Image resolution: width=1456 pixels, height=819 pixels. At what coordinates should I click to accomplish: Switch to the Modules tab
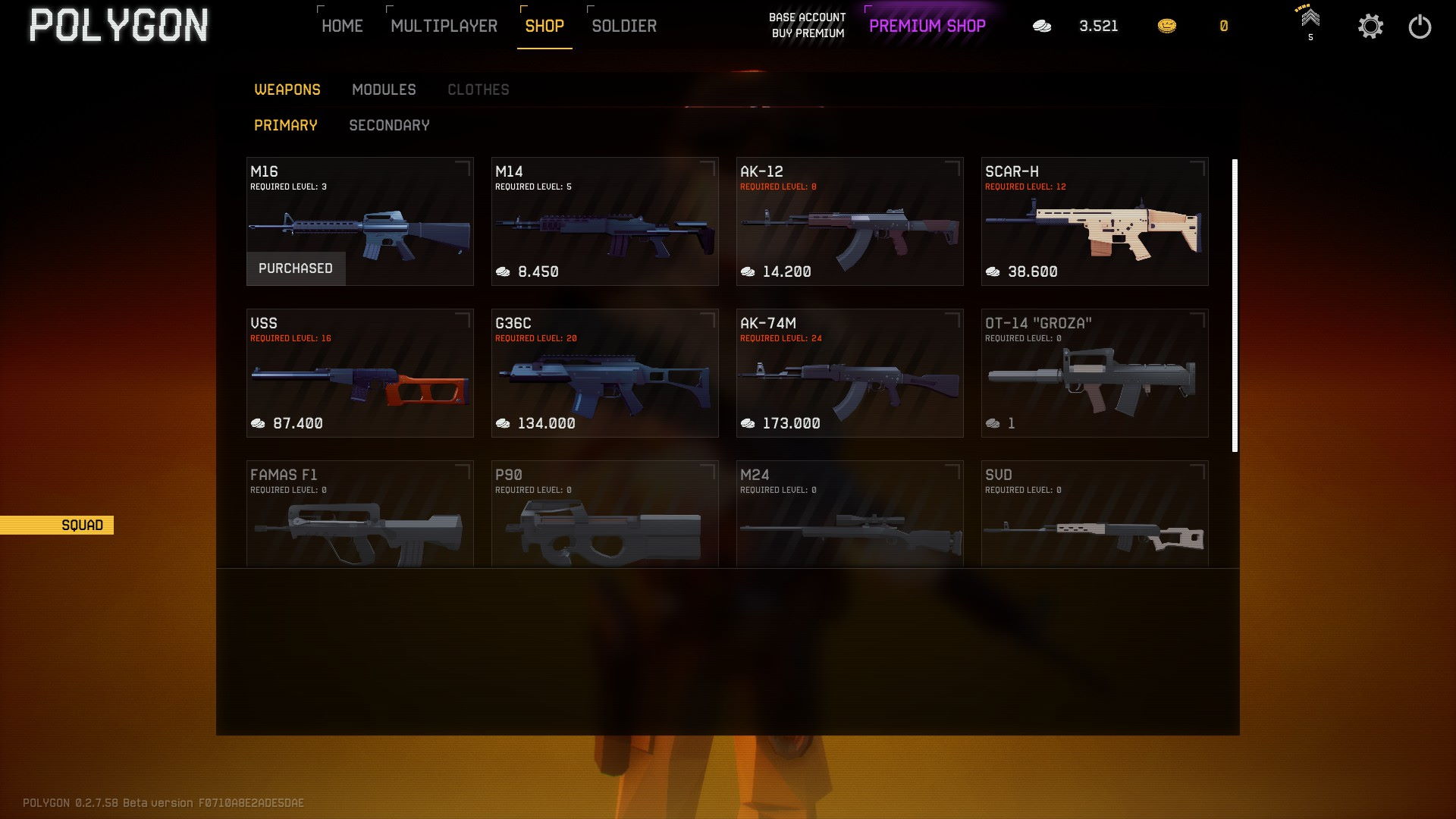(384, 89)
